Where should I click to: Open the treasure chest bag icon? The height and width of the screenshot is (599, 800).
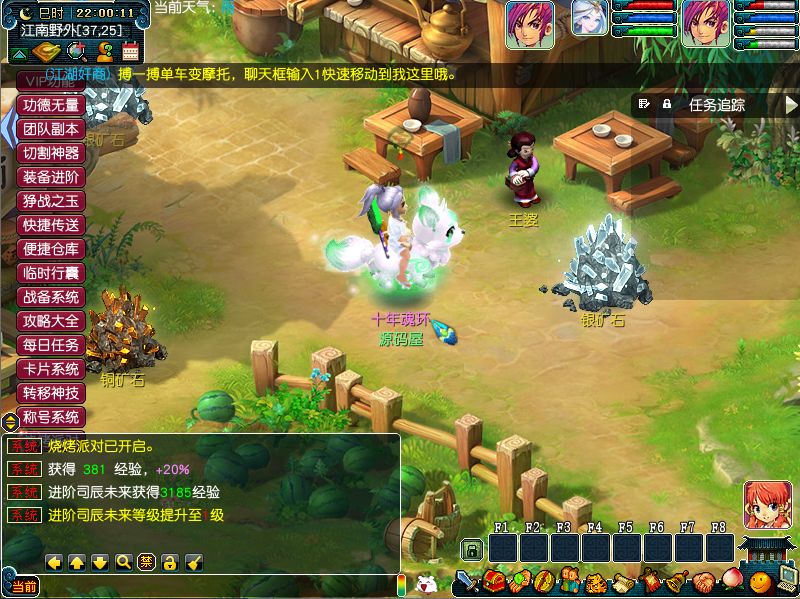click(494, 582)
